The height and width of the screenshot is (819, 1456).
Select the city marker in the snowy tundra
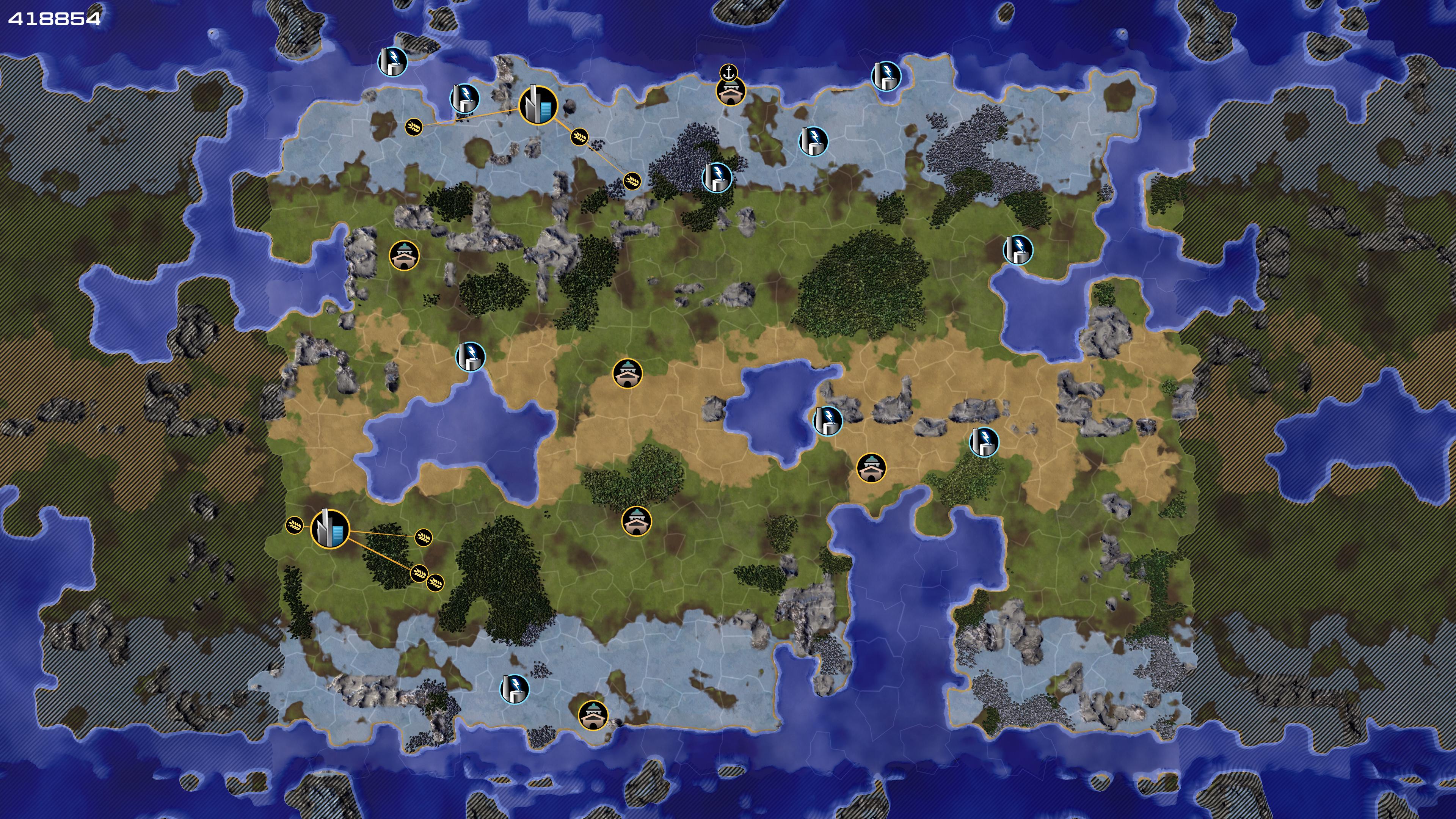(x=538, y=105)
